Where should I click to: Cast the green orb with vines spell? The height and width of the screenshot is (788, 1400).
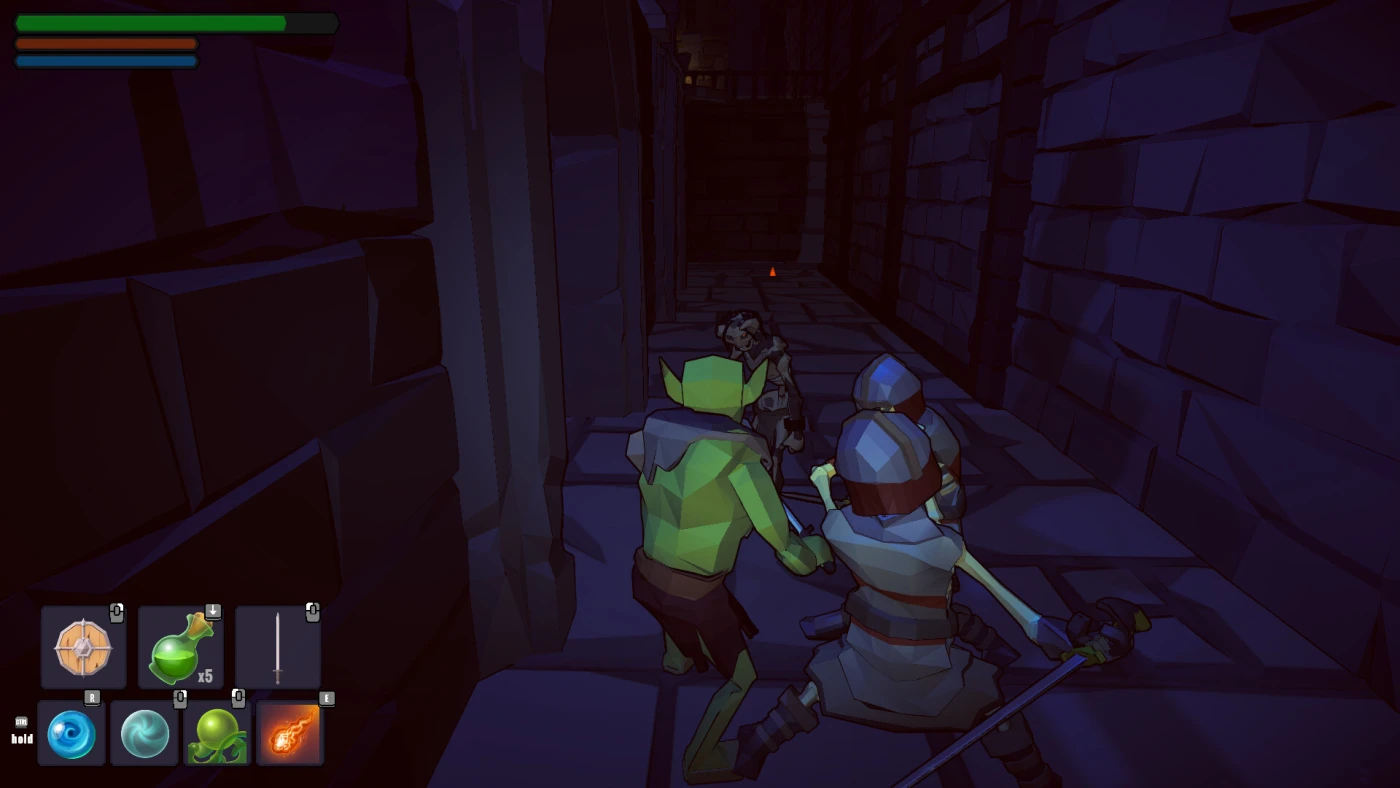coord(217,733)
